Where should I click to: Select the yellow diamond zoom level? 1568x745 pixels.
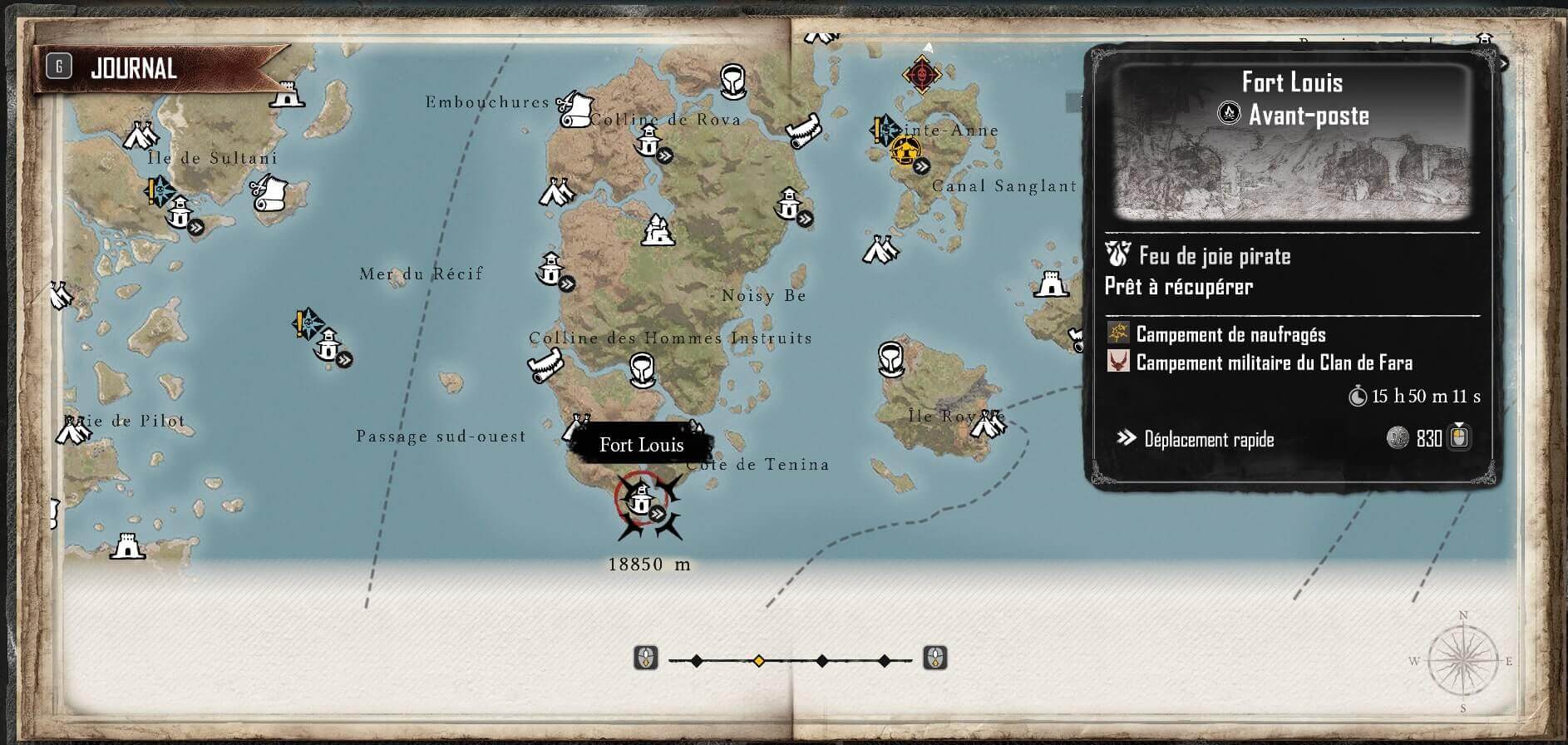pyautogui.click(x=758, y=661)
